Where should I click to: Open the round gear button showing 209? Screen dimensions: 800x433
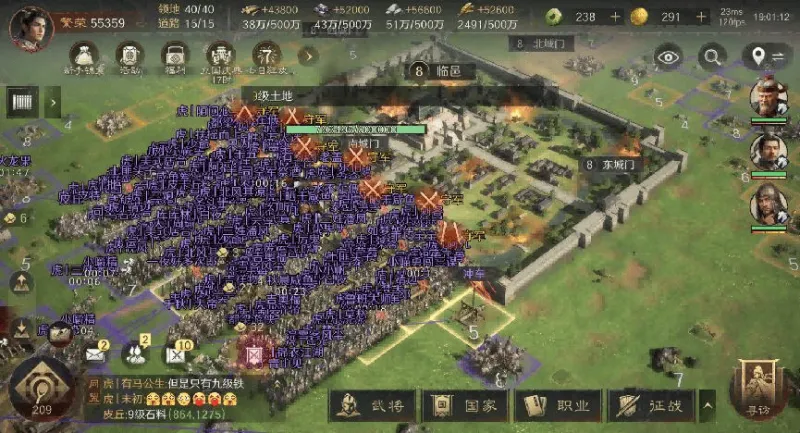(40, 389)
